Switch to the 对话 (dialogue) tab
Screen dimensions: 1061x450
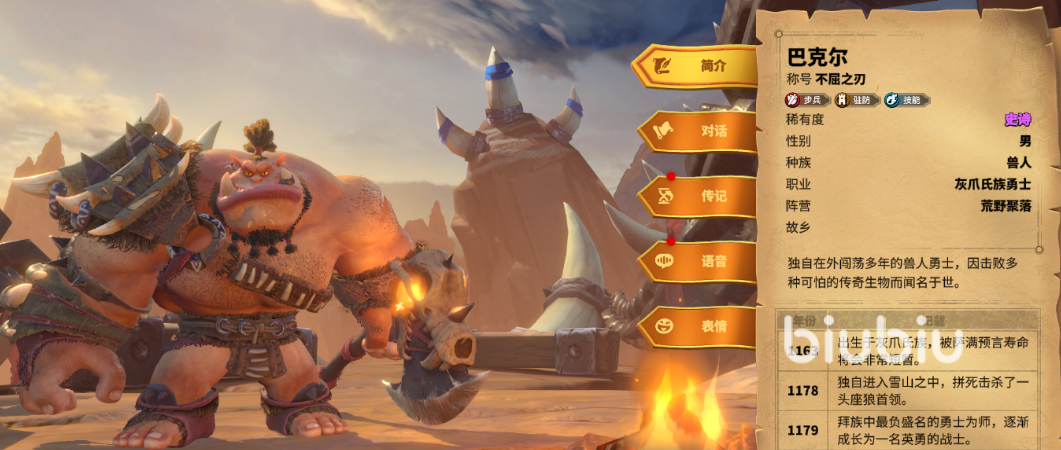tap(697, 131)
